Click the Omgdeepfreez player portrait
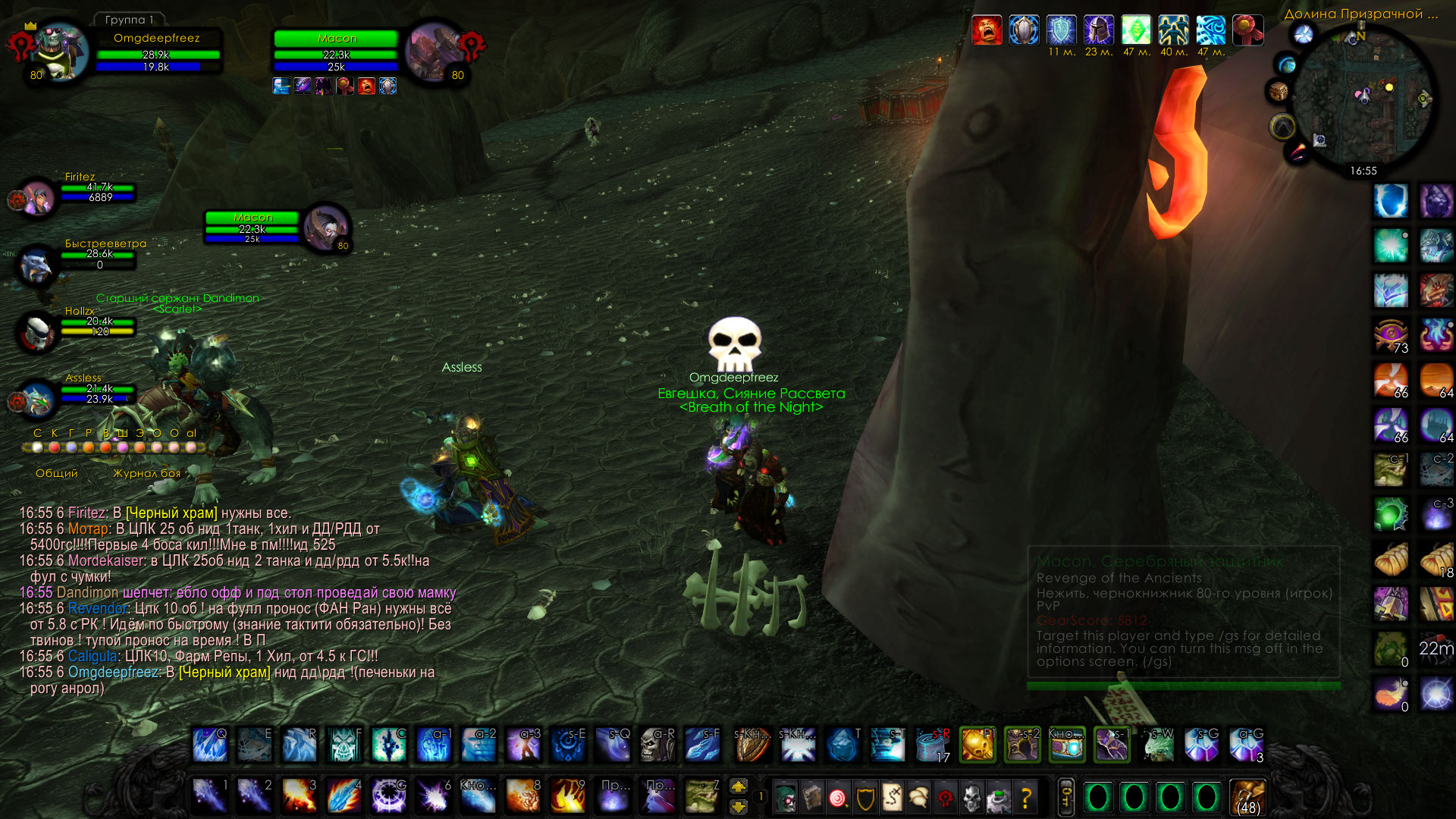Viewport: 1456px width, 819px height. pyautogui.click(x=59, y=52)
